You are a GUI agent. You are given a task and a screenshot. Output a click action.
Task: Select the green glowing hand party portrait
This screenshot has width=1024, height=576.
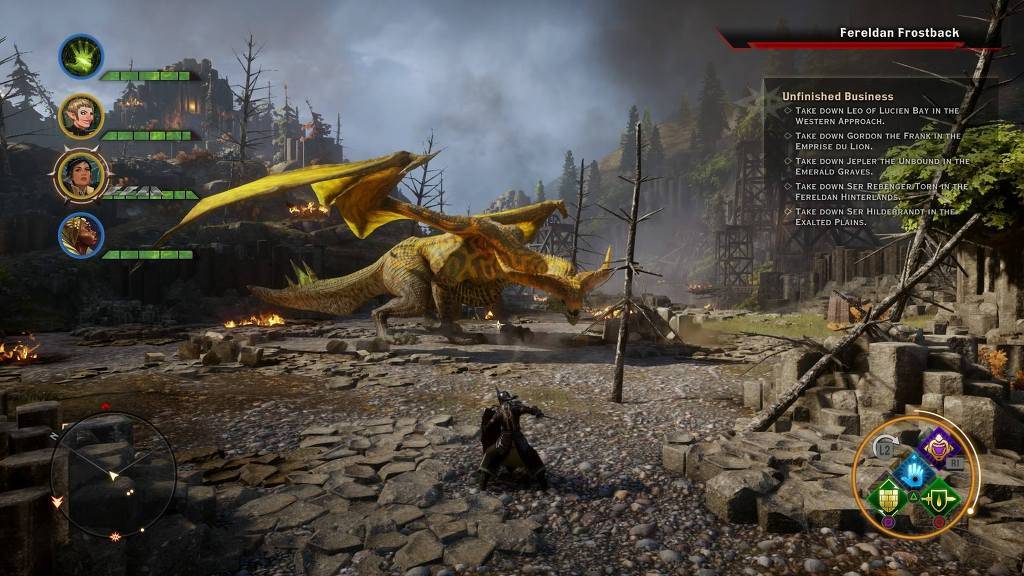coord(81,57)
